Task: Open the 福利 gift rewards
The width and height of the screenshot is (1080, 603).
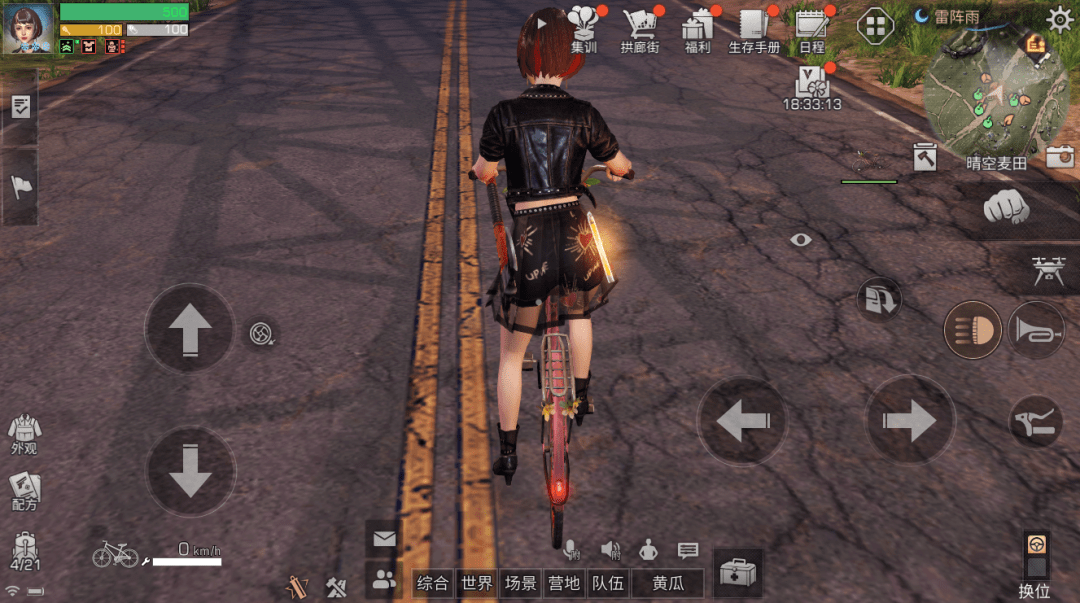Action: tap(697, 28)
